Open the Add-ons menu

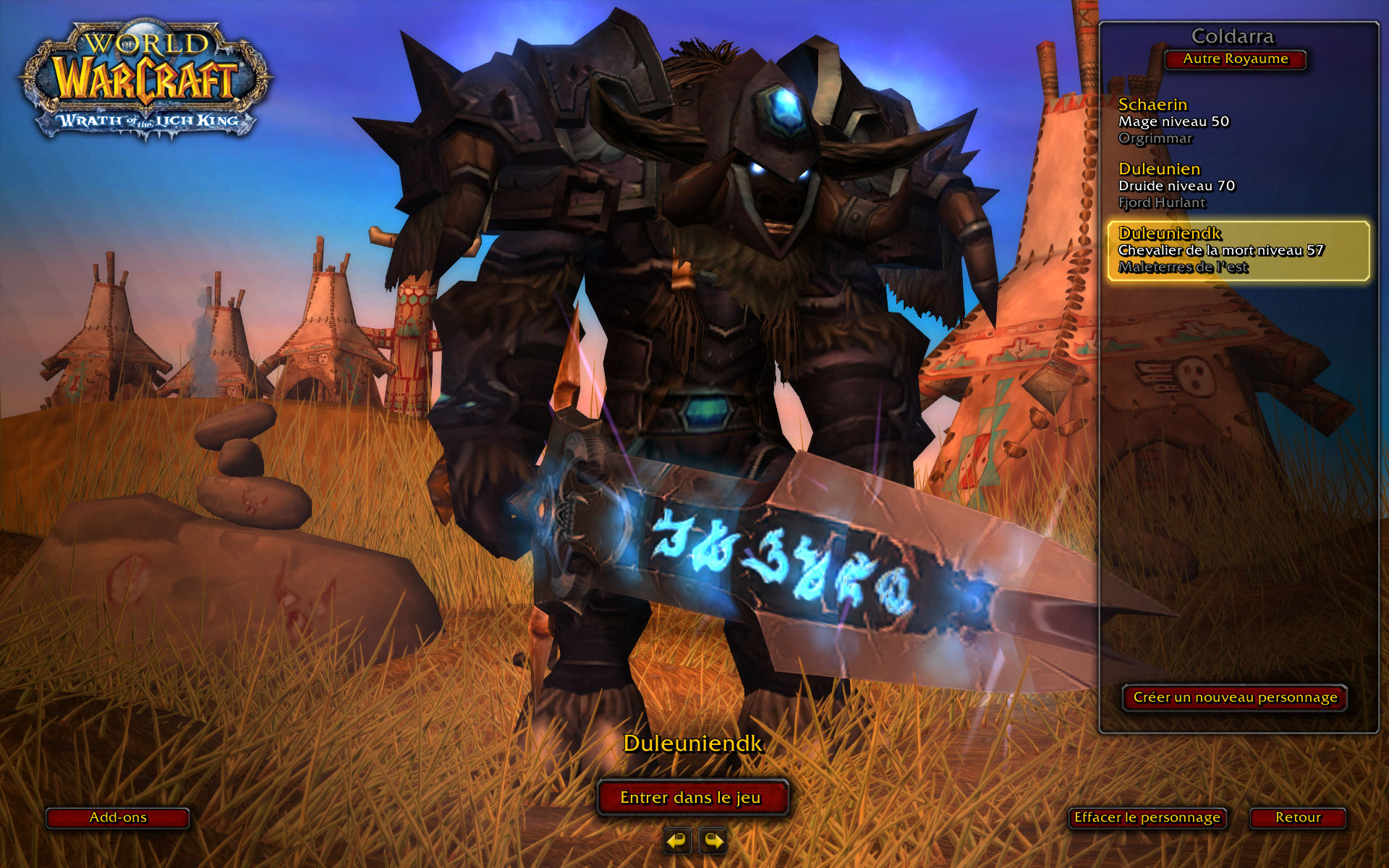(x=118, y=817)
